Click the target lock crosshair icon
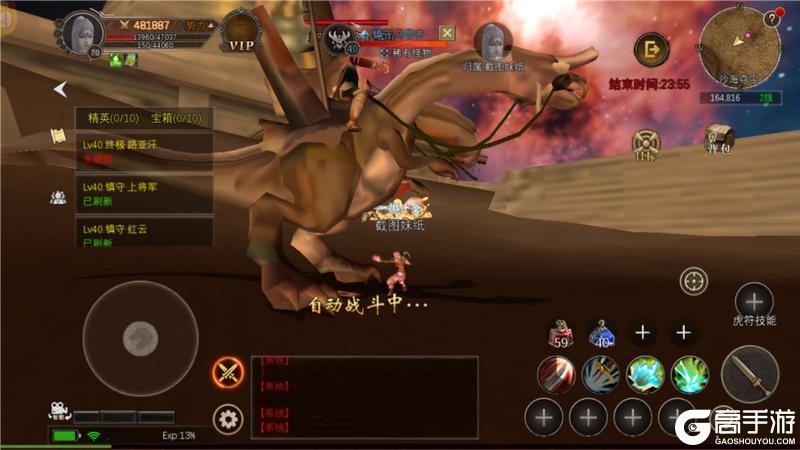Screen dimensions: 800x450 pos(693,281)
